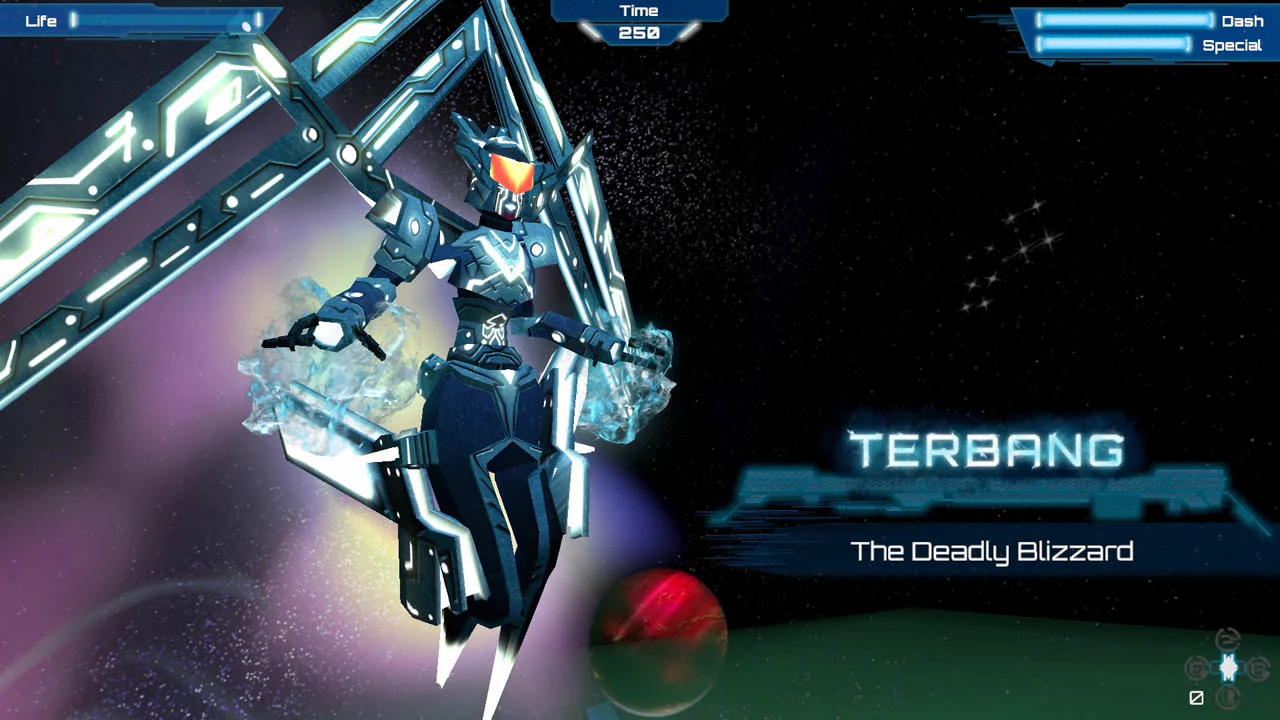The width and height of the screenshot is (1280, 720).
Task: Click the top character in the selection wheel
Action: click(x=1227, y=638)
